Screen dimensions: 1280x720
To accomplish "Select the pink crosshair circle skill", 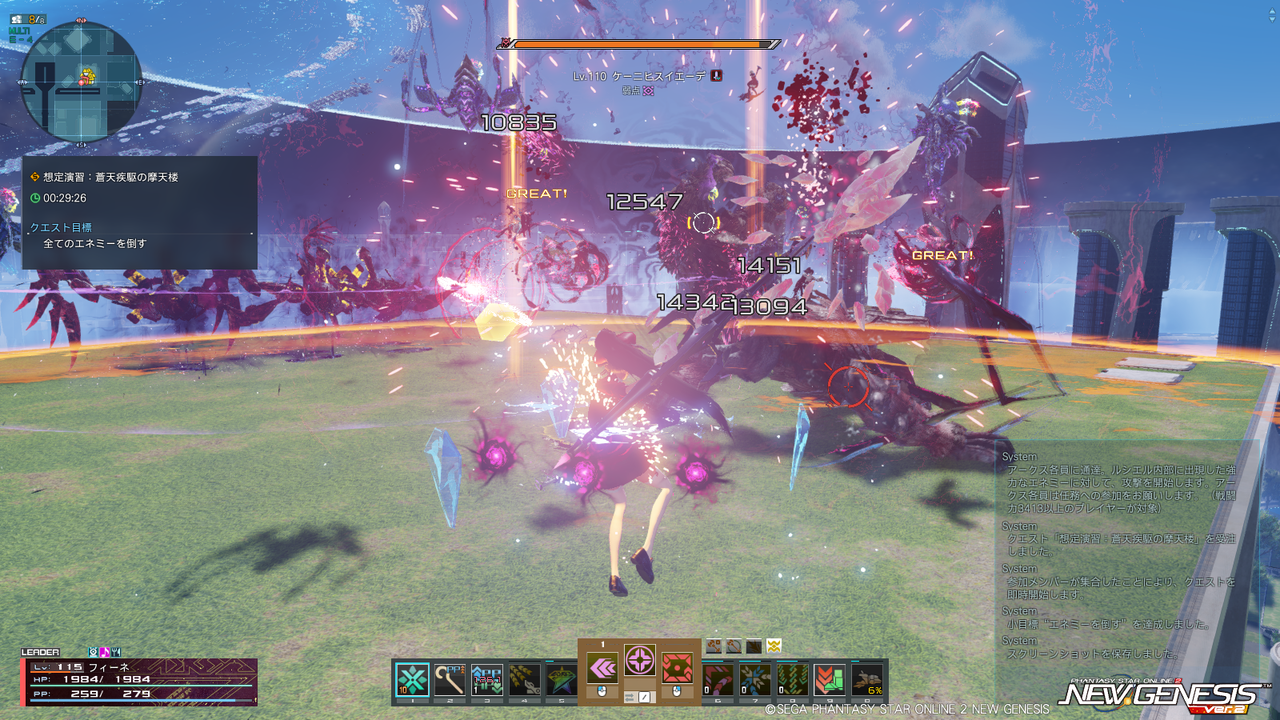I will pos(640,659).
